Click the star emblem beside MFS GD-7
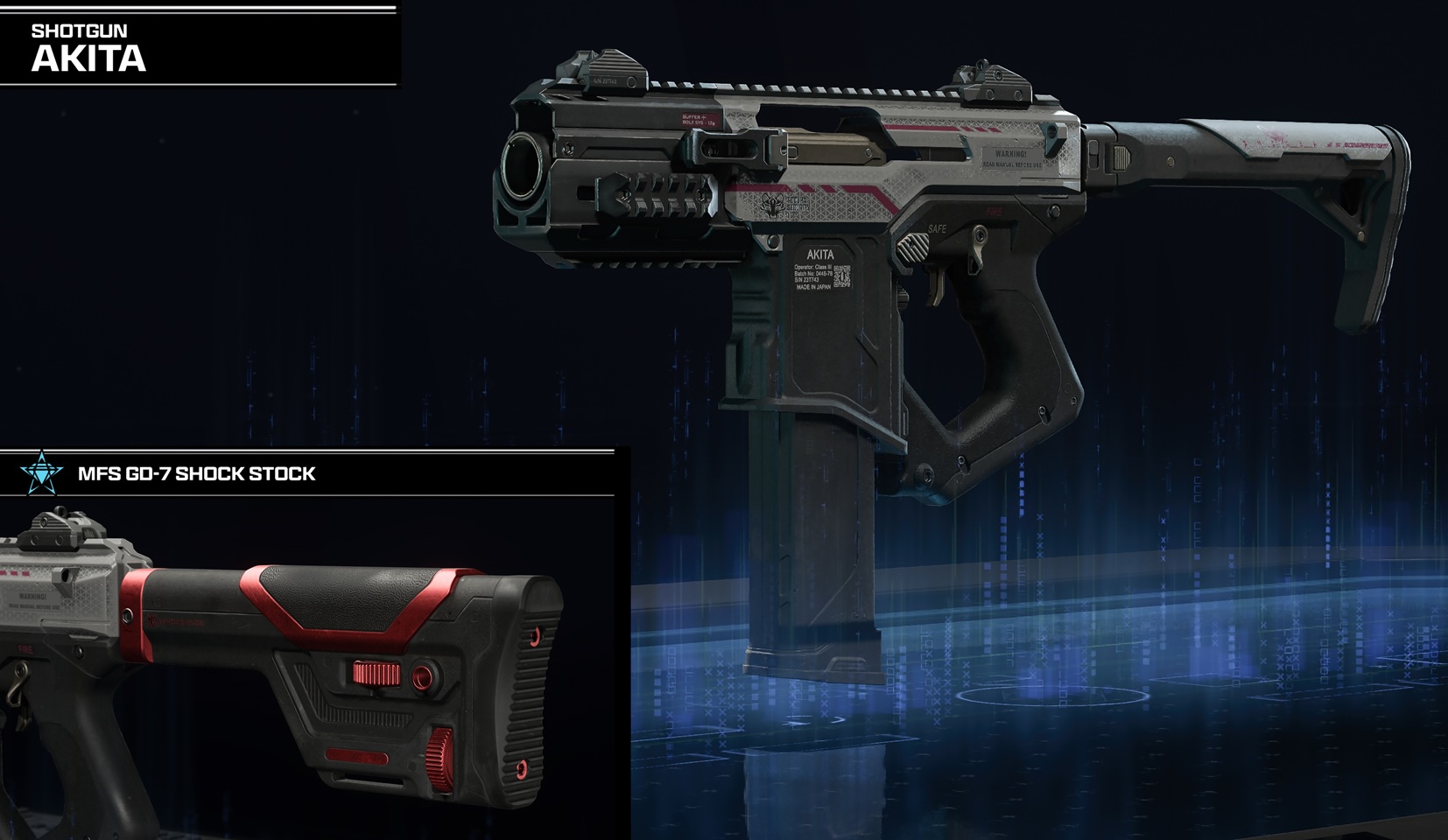Screen dimensions: 1448x840 coord(42,473)
